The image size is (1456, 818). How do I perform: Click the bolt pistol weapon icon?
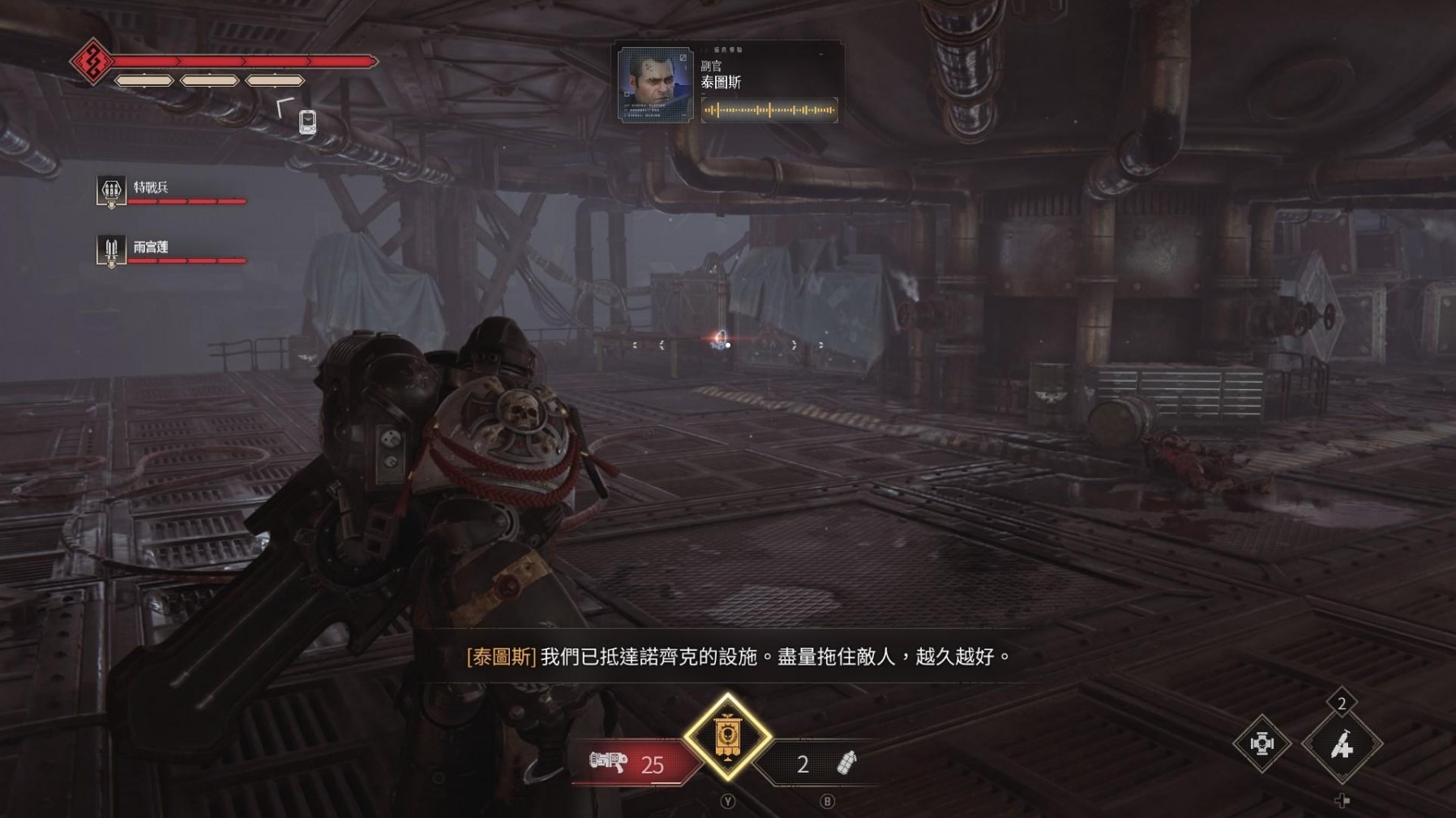tap(608, 762)
